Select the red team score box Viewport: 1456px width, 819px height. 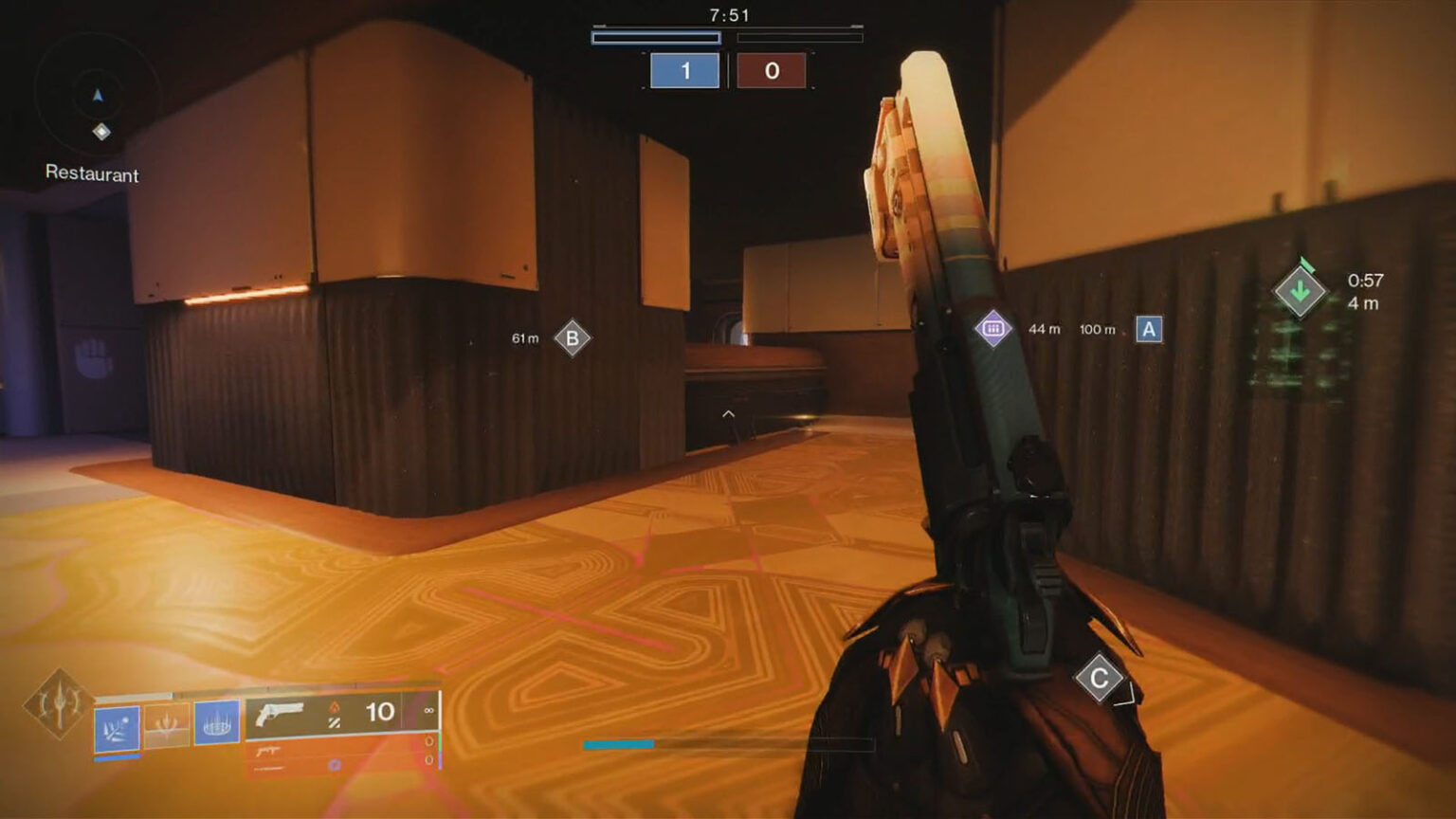point(773,72)
